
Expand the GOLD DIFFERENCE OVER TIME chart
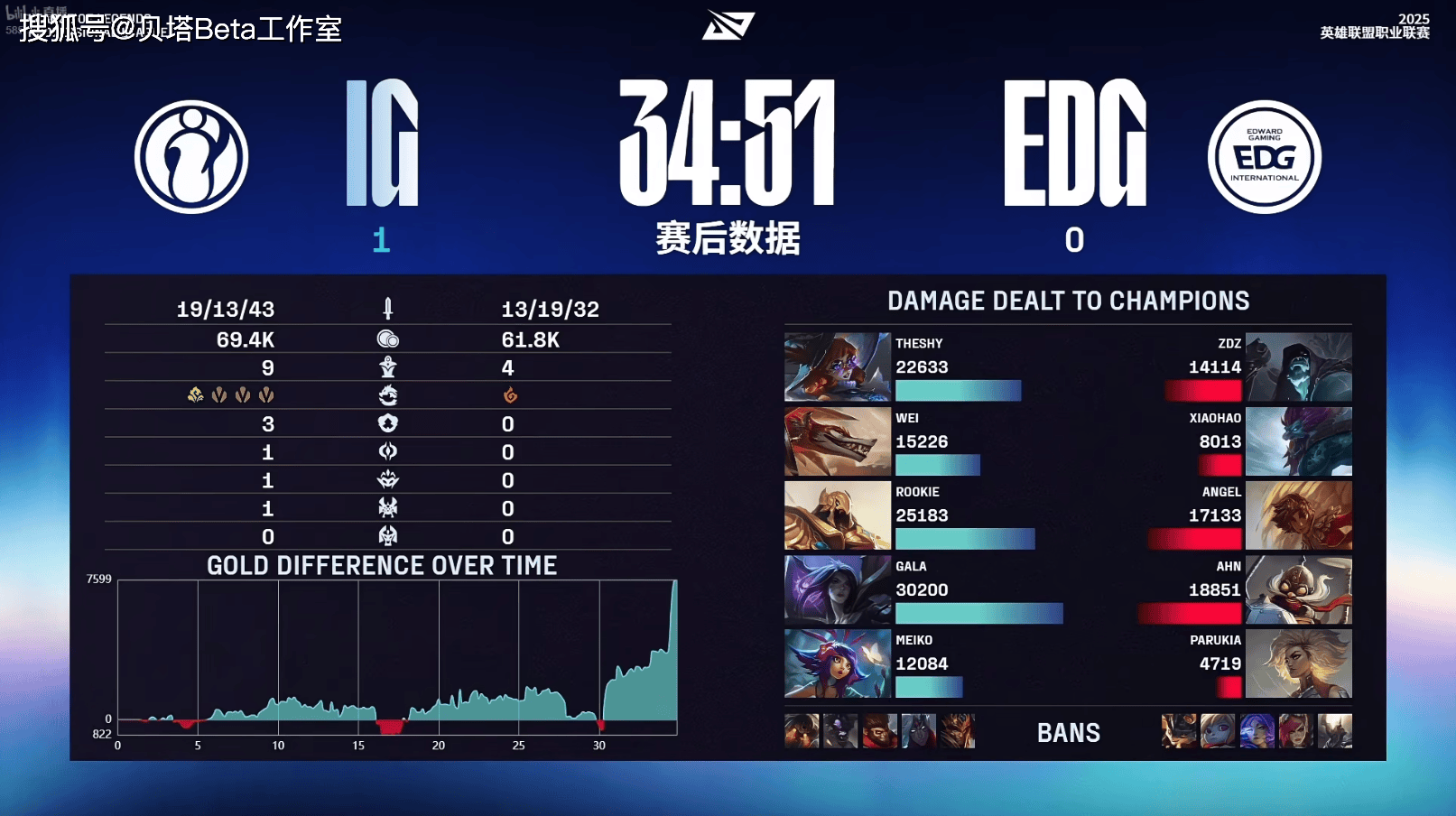[382, 565]
